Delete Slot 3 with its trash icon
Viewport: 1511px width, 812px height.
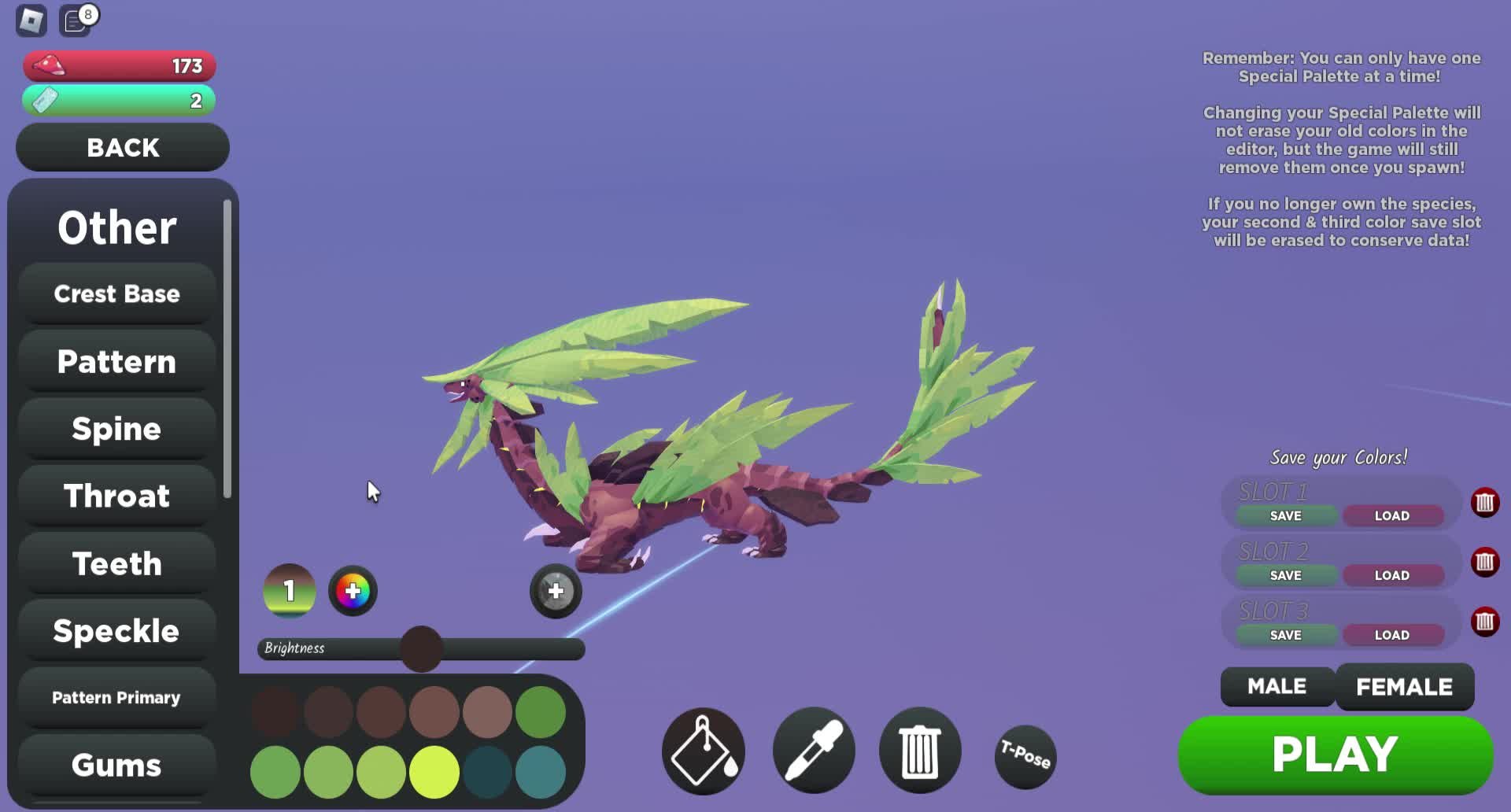[x=1484, y=622]
